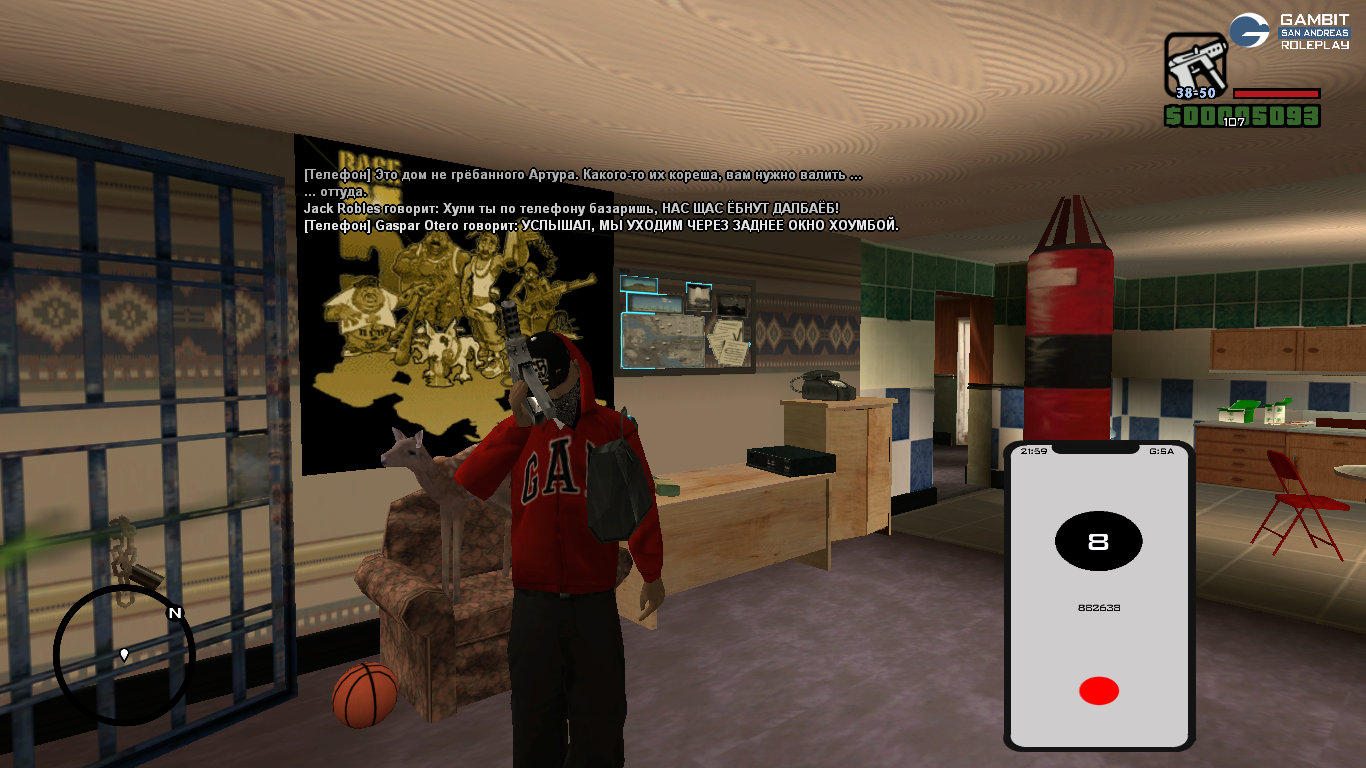1366x768 pixels.
Task: Click the black caller avatar showing 8
Action: coord(1098,542)
